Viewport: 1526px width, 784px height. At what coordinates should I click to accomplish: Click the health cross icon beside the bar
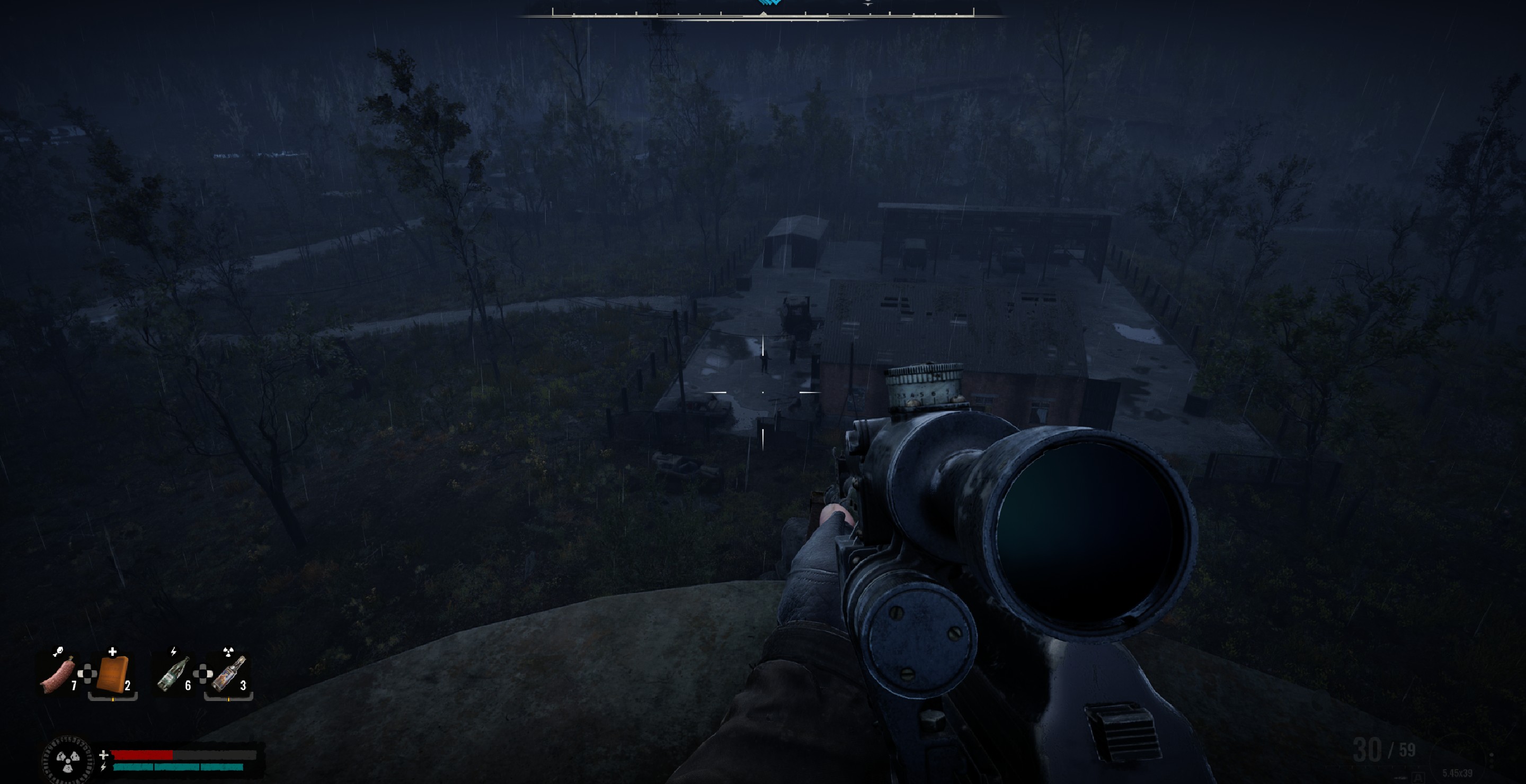pyautogui.click(x=104, y=756)
